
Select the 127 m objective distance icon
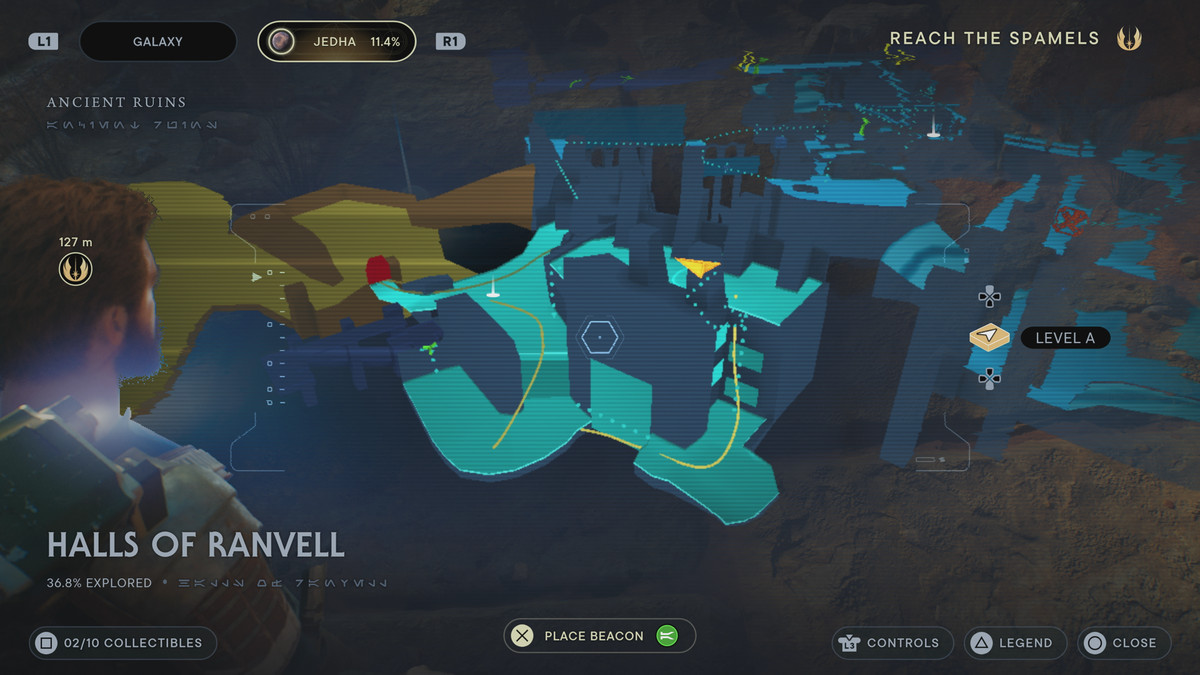pos(75,268)
